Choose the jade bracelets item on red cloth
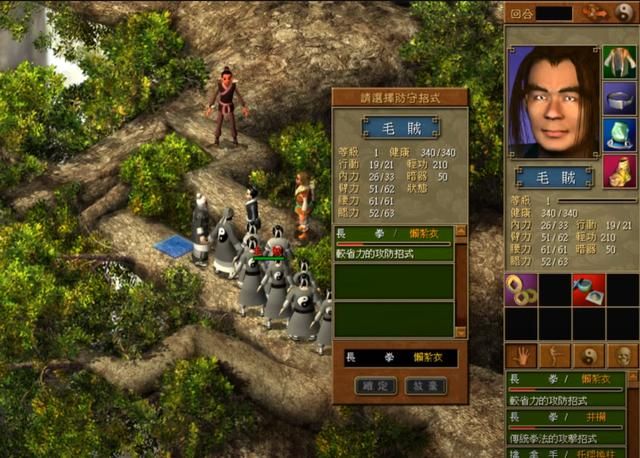This screenshot has width=640, height=458. [589, 290]
